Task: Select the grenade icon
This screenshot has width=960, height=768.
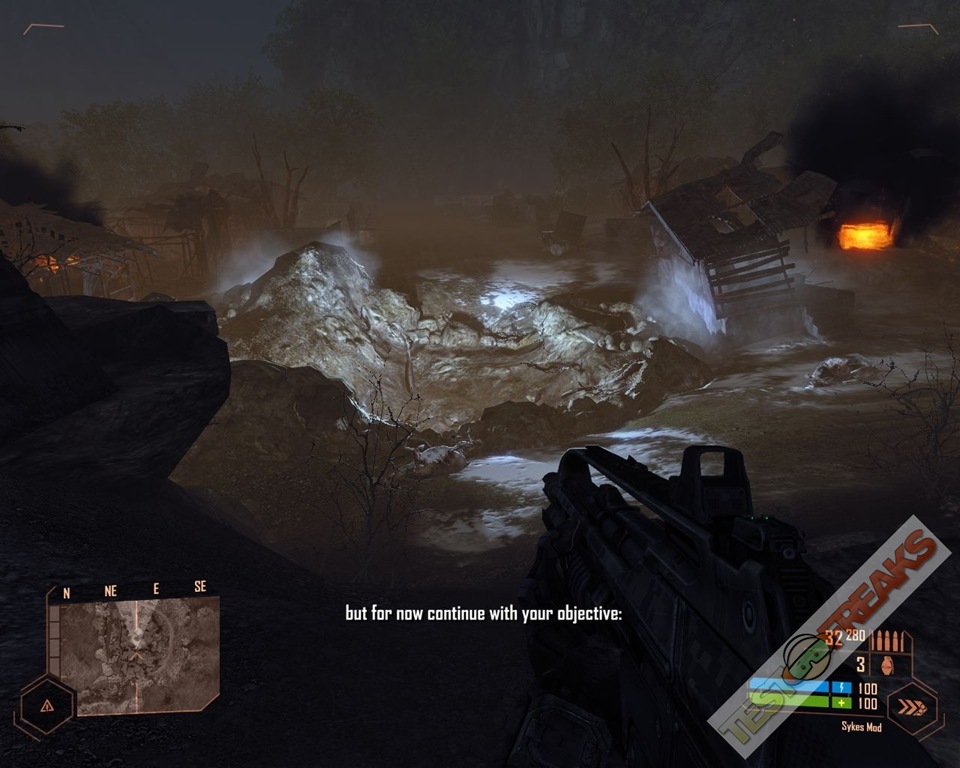Action: (886, 664)
